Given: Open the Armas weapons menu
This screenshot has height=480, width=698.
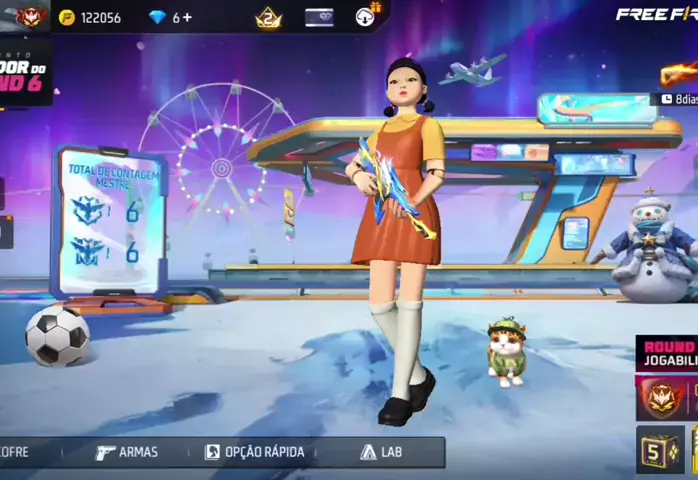Looking at the screenshot, I should coord(127,452).
